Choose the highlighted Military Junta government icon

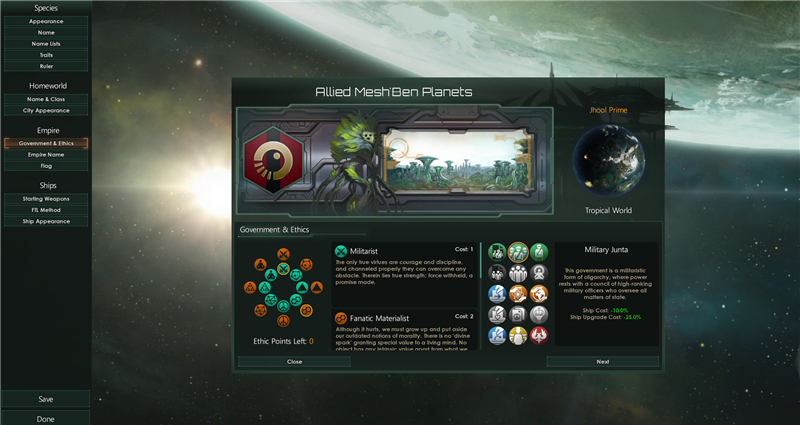click(518, 251)
